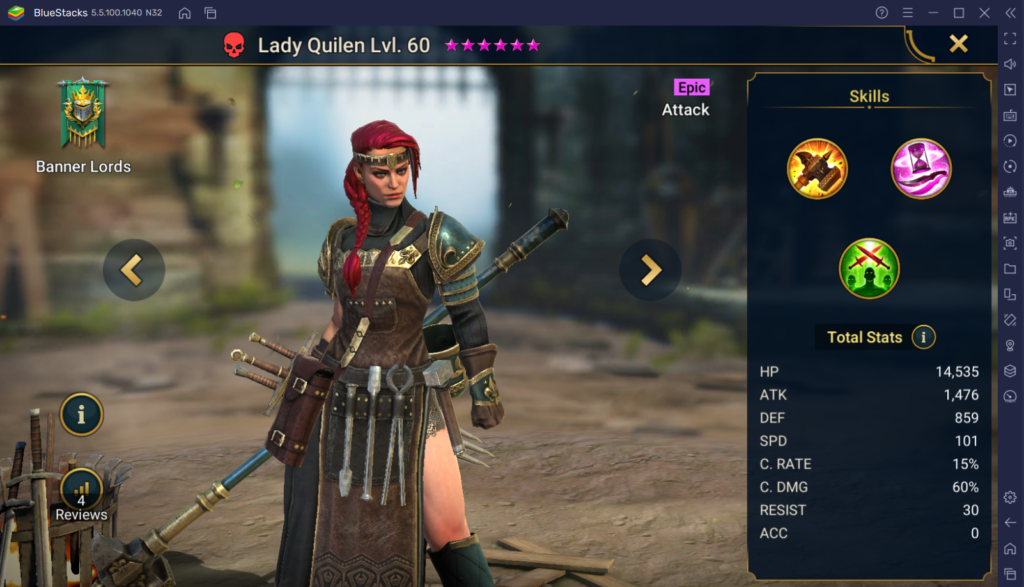1024x587 pixels.
Task: Select the green crossed swords skill icon
Action: pyautogui.click(x=869, y=268)
